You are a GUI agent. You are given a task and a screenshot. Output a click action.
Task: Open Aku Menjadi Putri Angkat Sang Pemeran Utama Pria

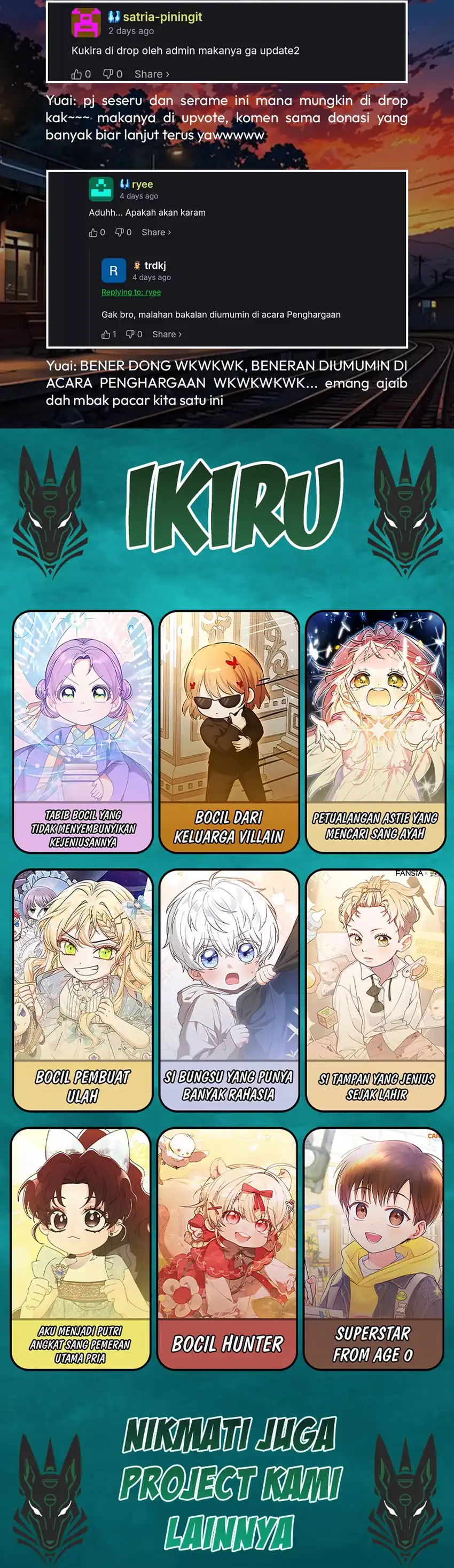click(x=81, y=1248)
